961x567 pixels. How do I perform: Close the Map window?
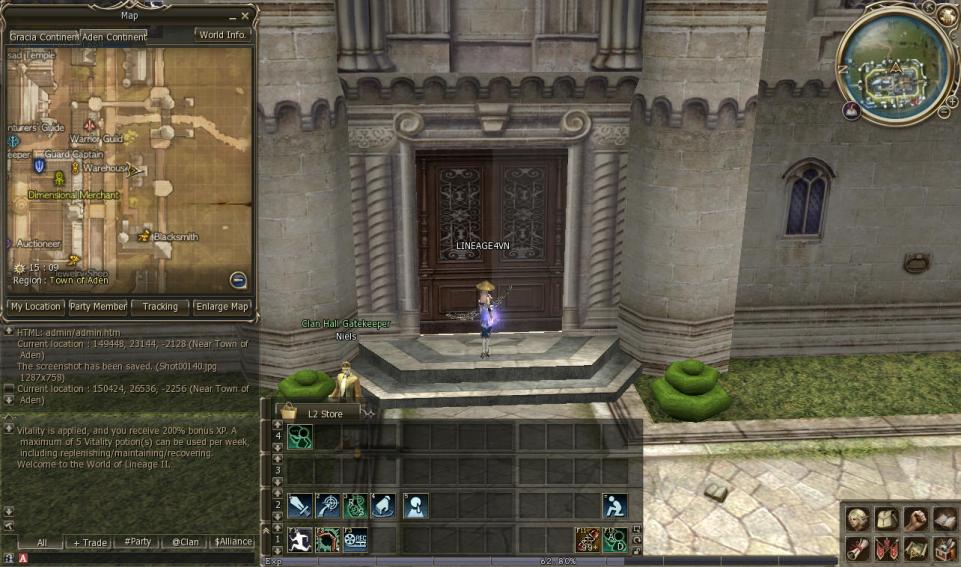[246, 16]
